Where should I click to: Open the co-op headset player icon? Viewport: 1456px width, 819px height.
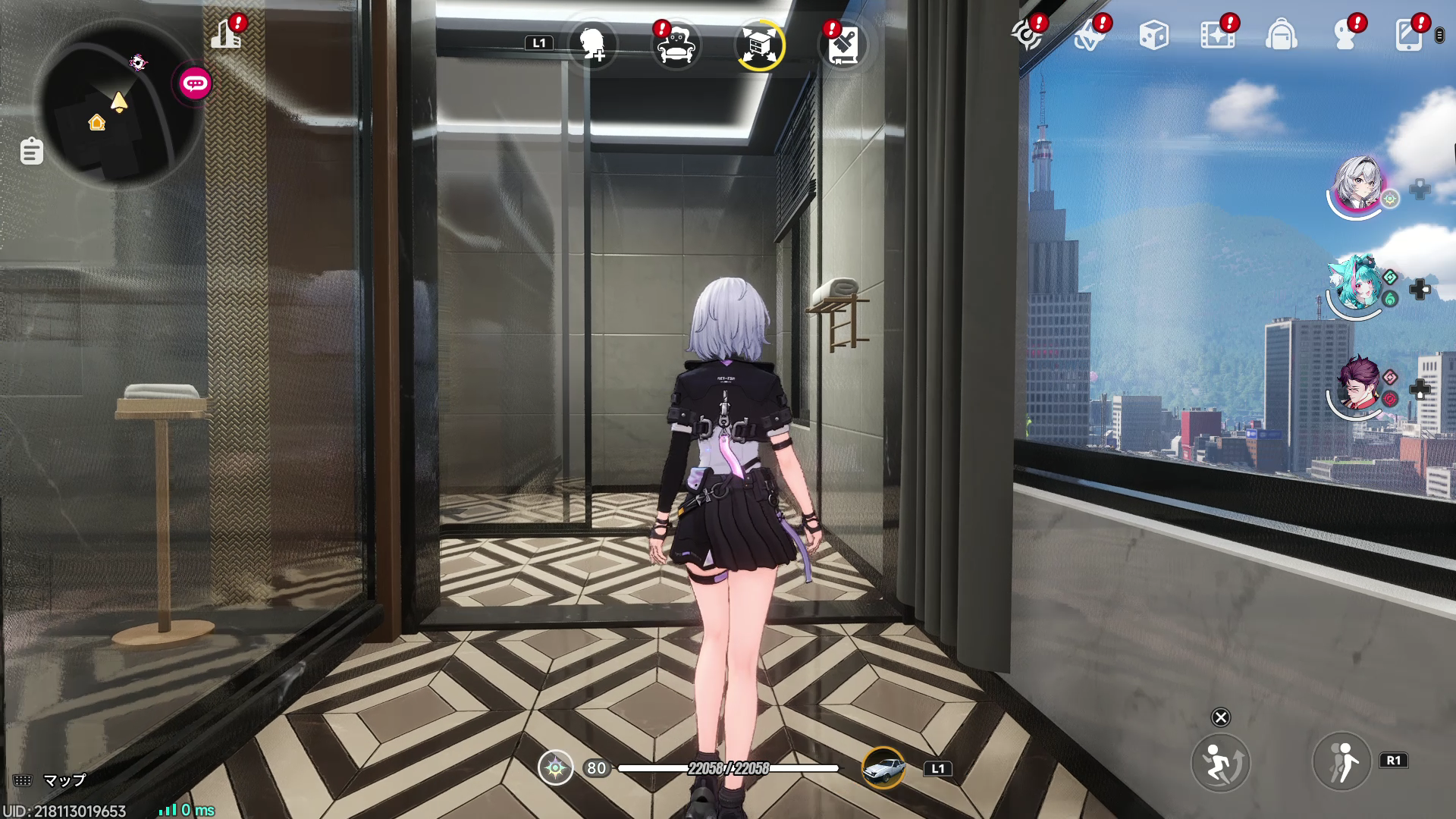(x=1344, y=33)
